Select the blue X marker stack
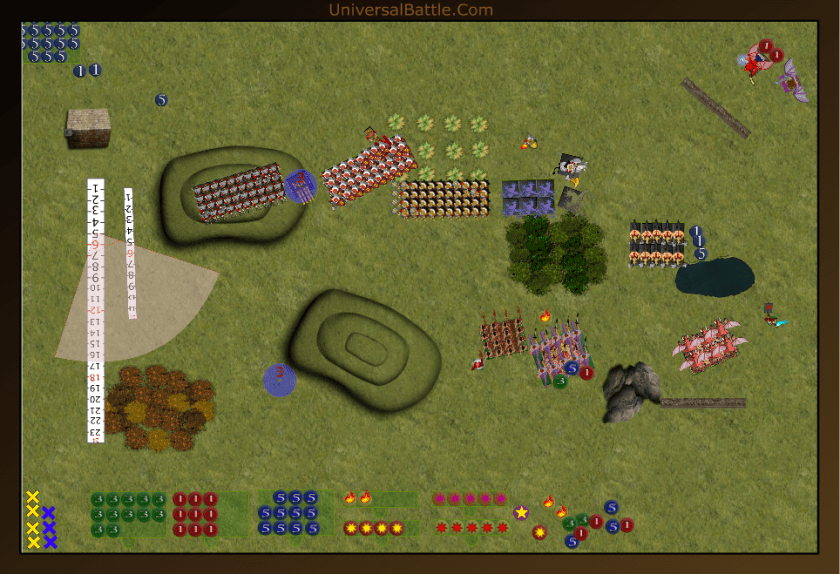Viewport: 840px width, 574px height. (49, 527)
